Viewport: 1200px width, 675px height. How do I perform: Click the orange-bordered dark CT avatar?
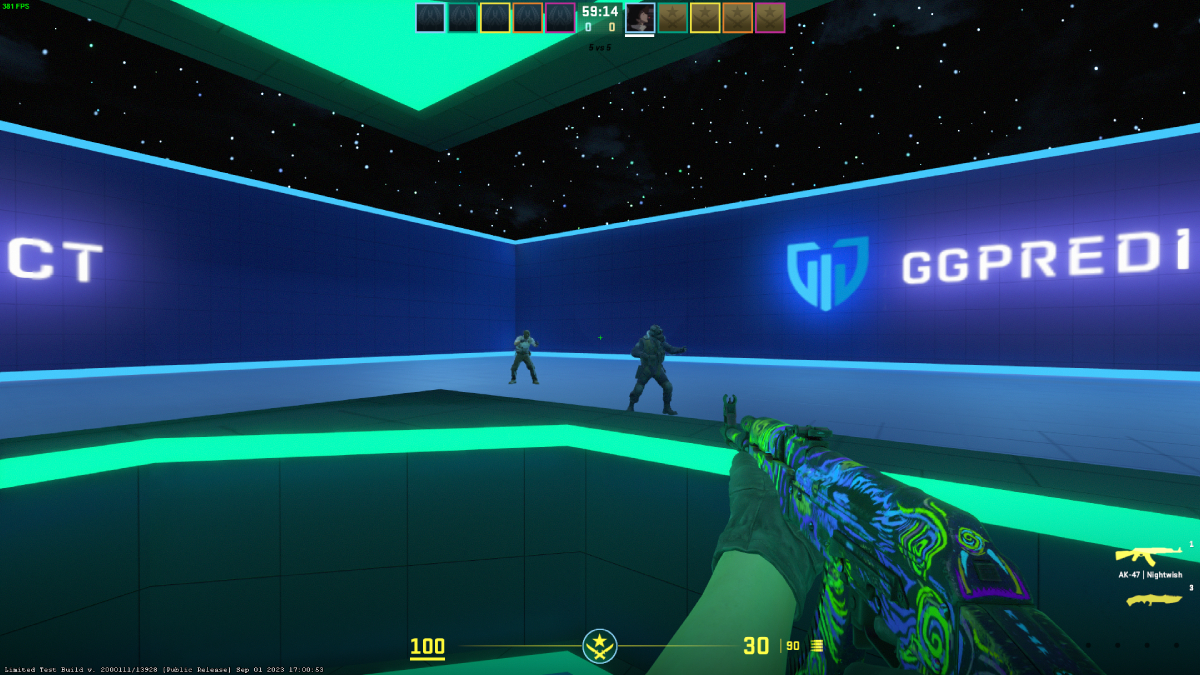coord(528,18)
